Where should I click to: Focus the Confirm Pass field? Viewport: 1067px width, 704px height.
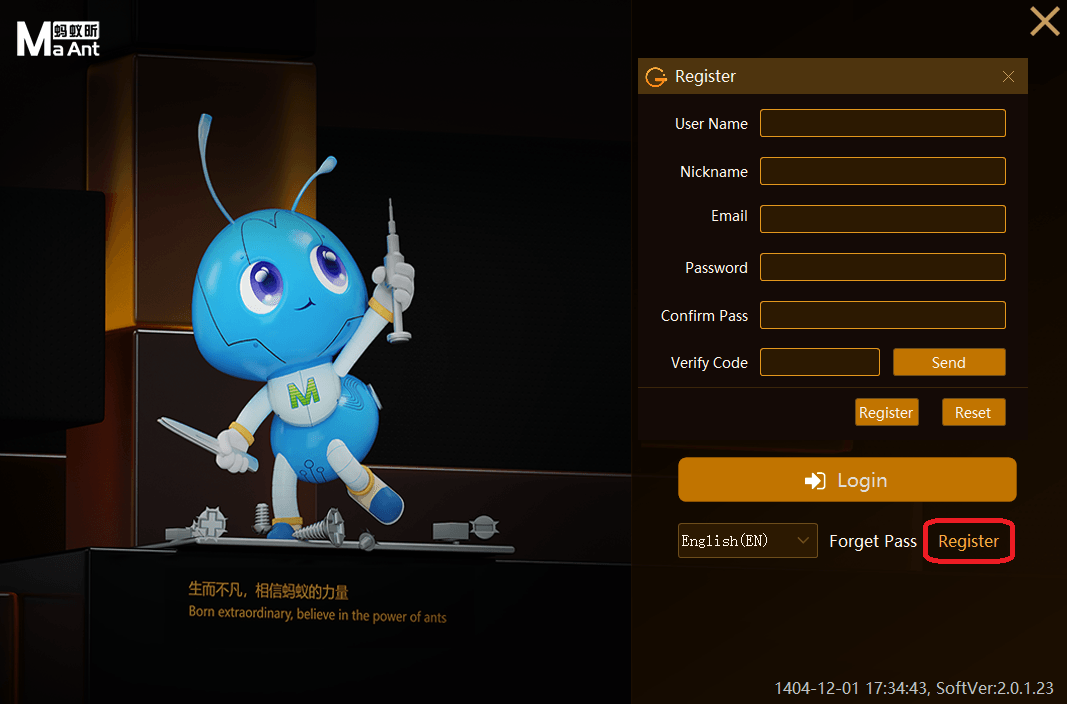[x=882, y=315]
